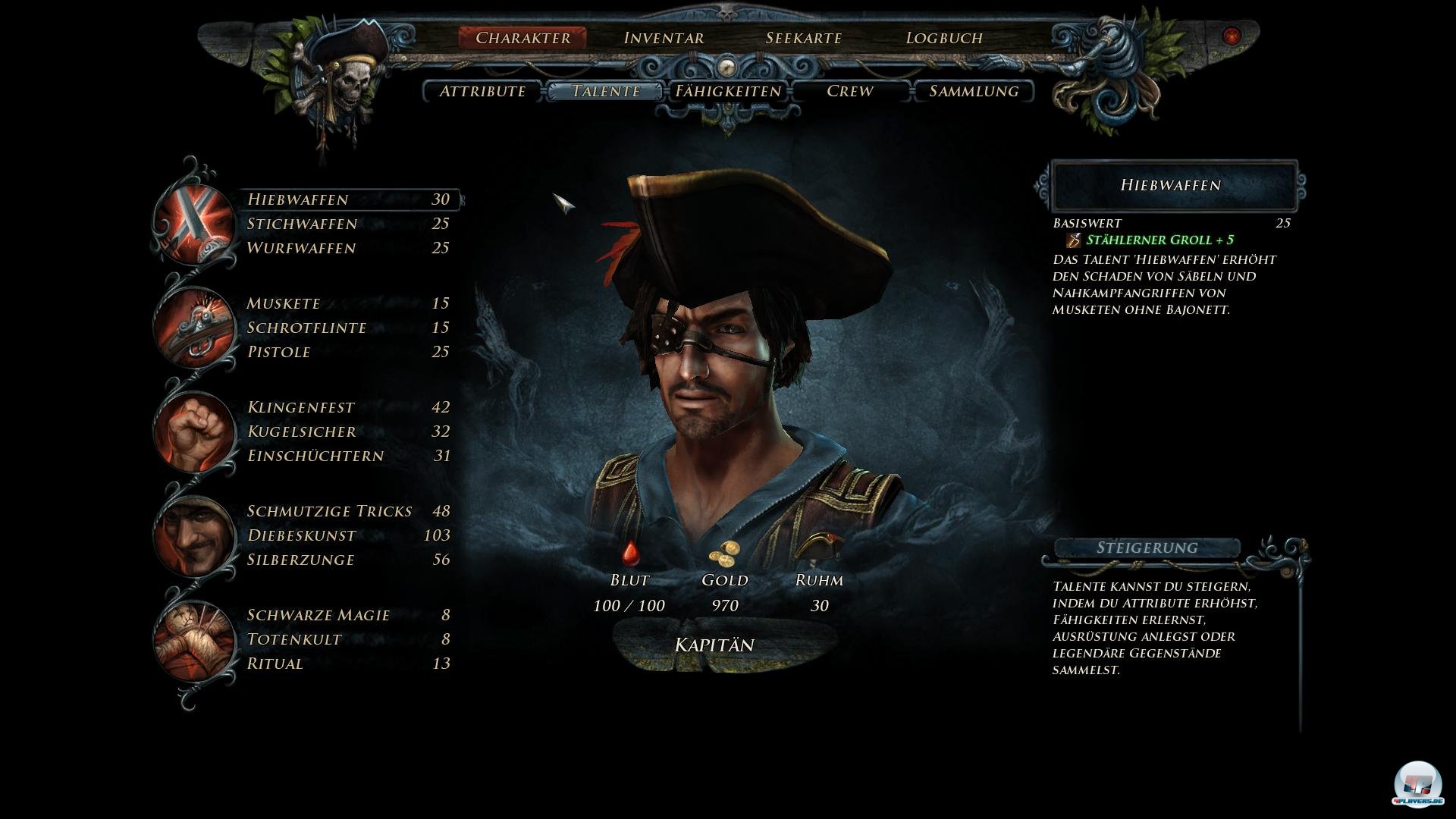Screen dimensions: 1456x819
Task: Select the Charakter tab
Action: point(522,38)
